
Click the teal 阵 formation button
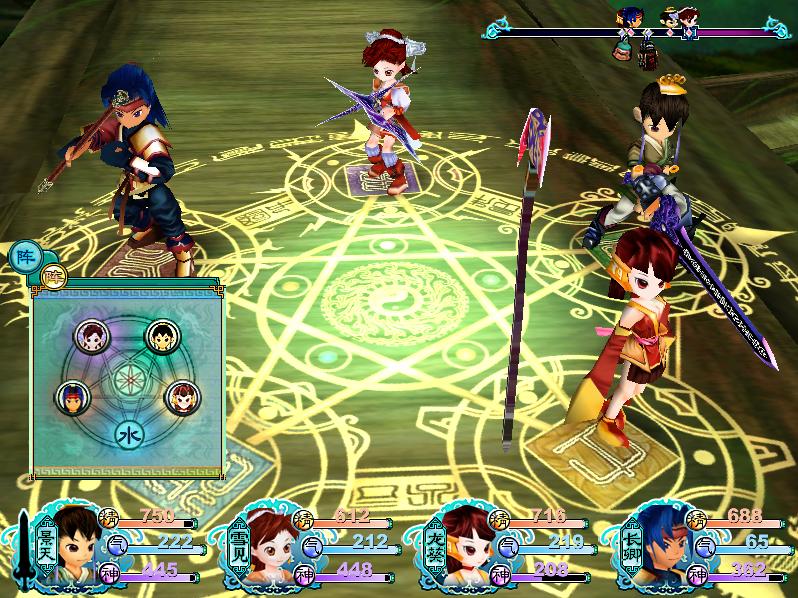click(23, 257)
